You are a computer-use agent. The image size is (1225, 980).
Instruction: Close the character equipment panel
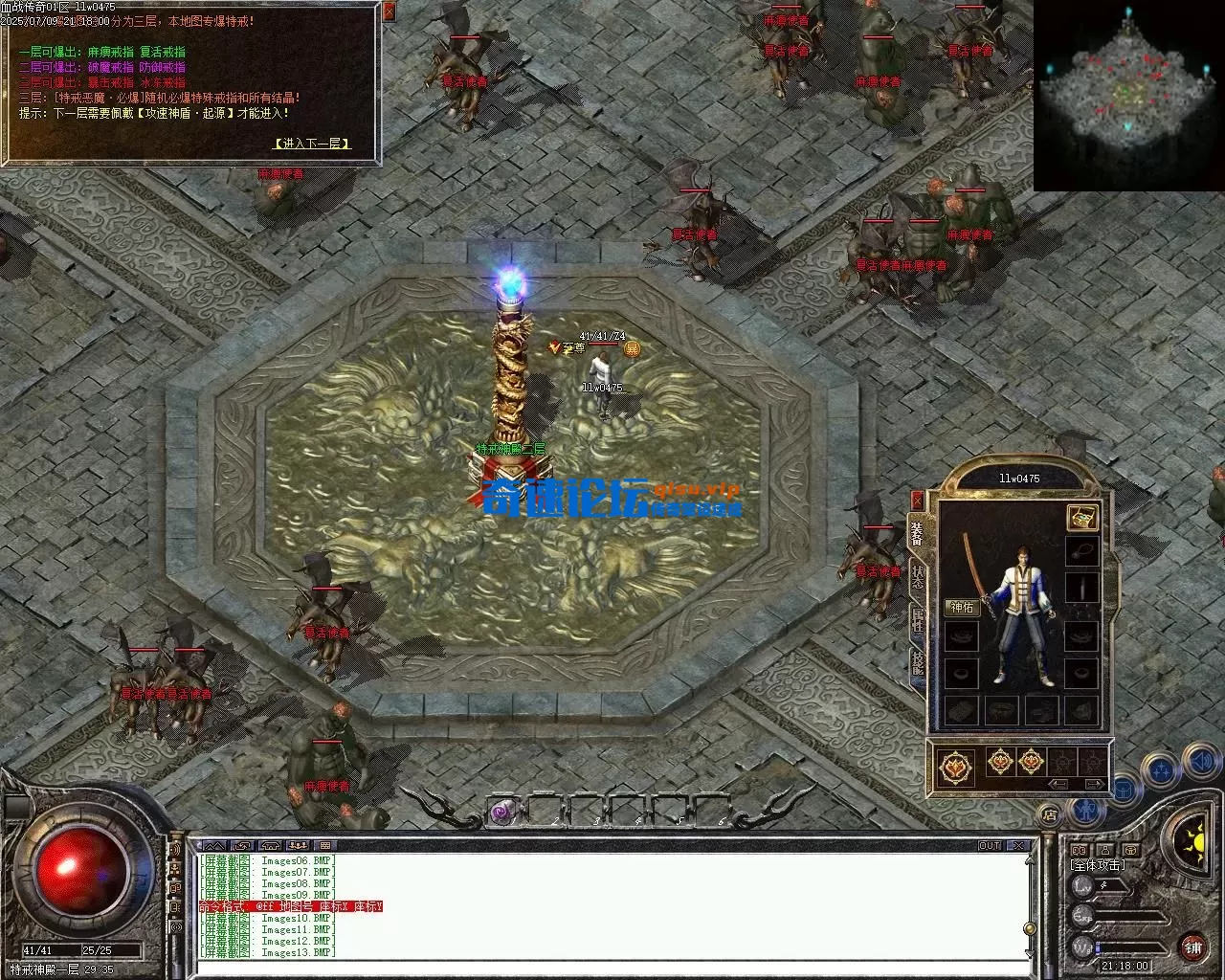pyautogui.click(x=917, y=500)
